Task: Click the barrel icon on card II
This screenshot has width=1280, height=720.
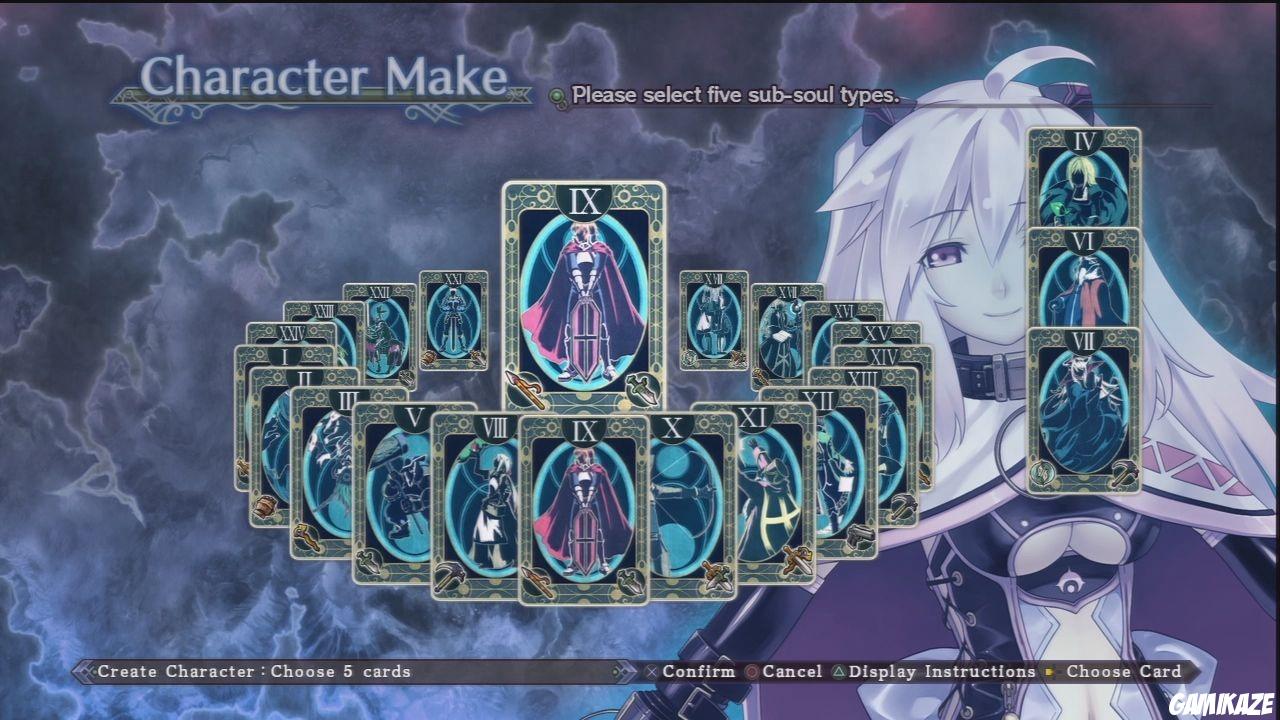Action: [265, 505]
